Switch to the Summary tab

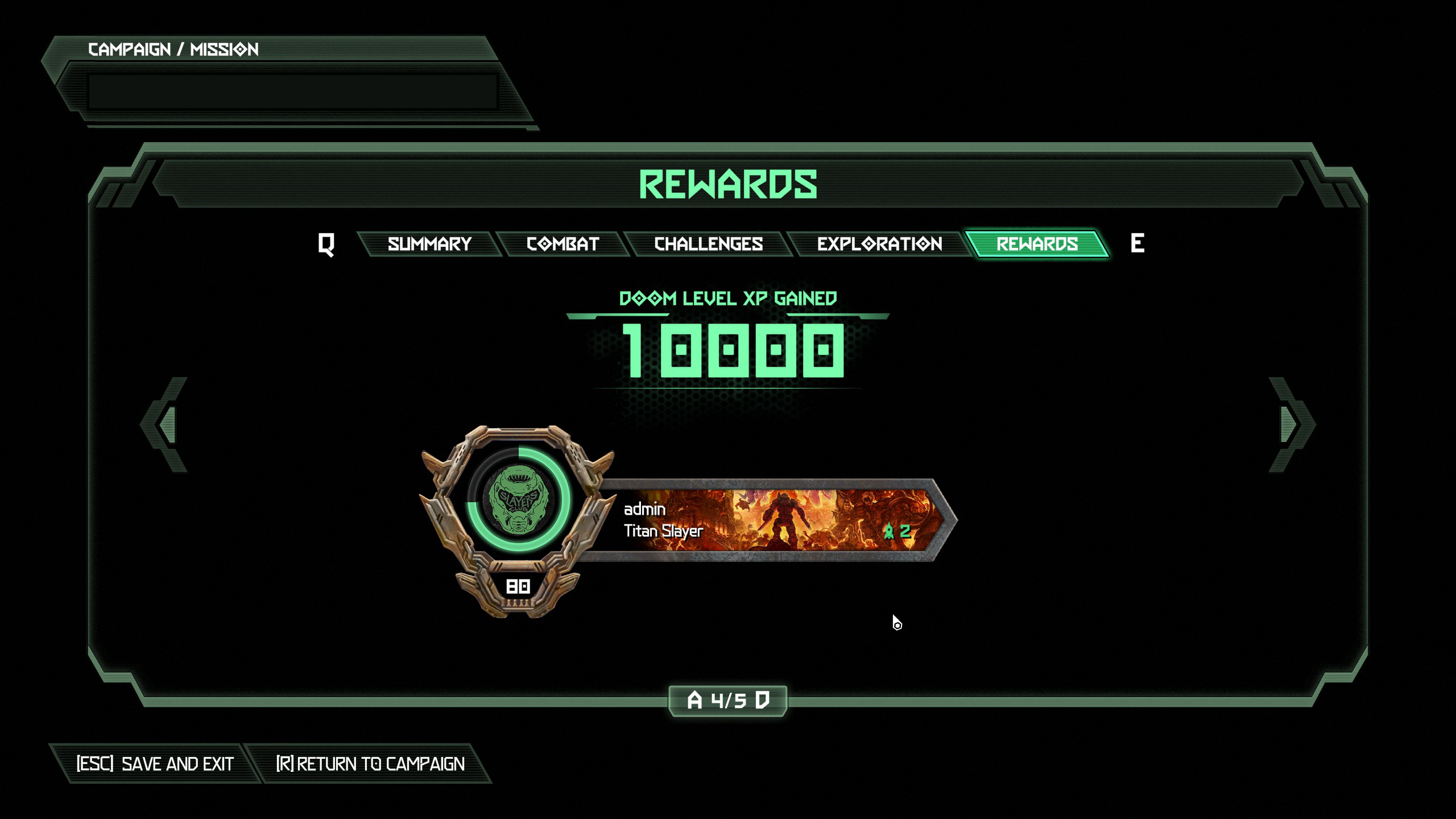(429, 244)
